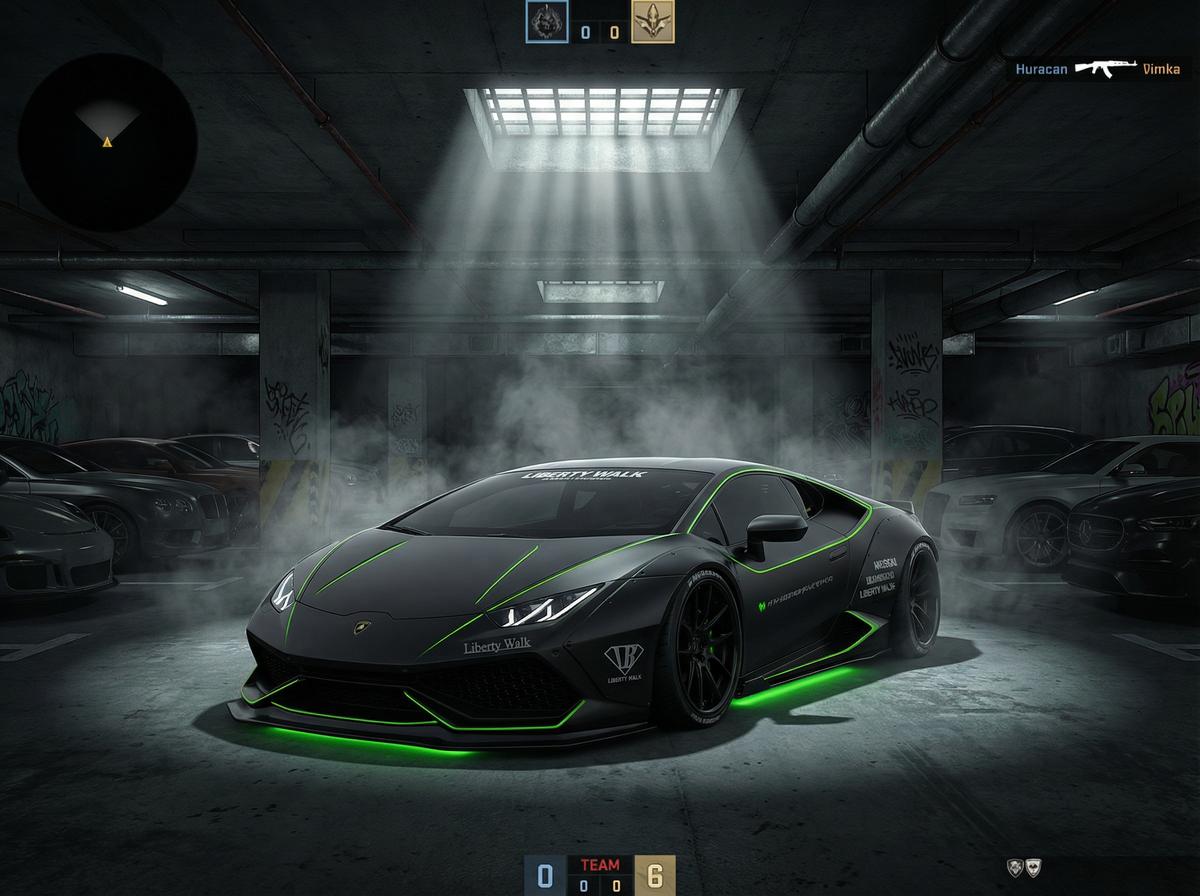Select the gold-framed Terrorist team emblem
This screenshot has height=896, width=1200.
point(652,22)
